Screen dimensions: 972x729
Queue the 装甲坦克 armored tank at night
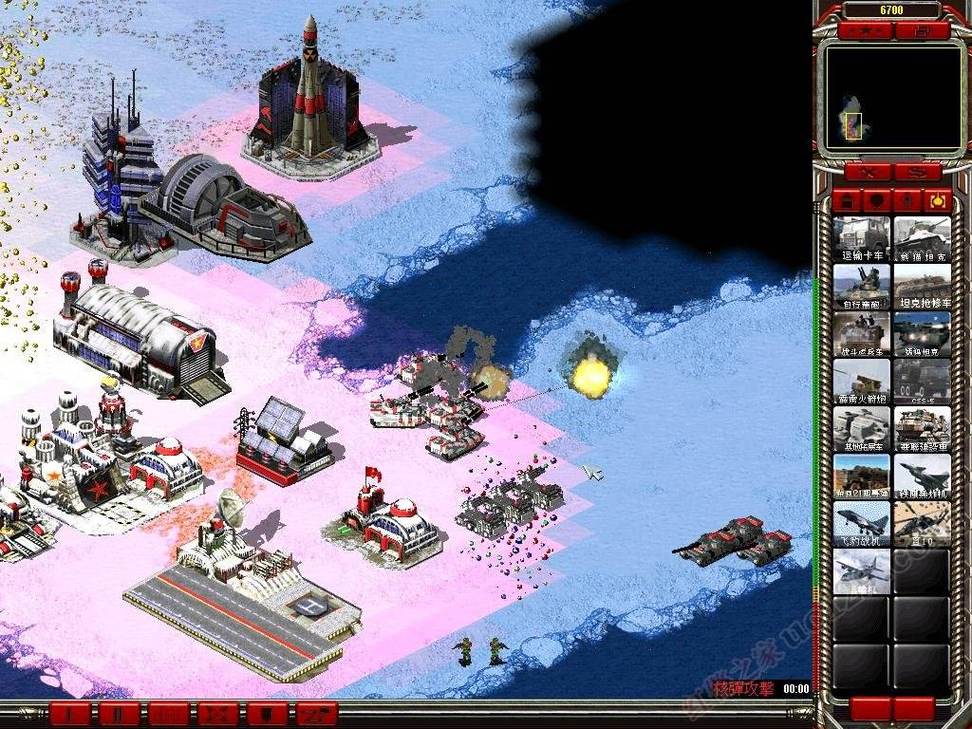922,334
